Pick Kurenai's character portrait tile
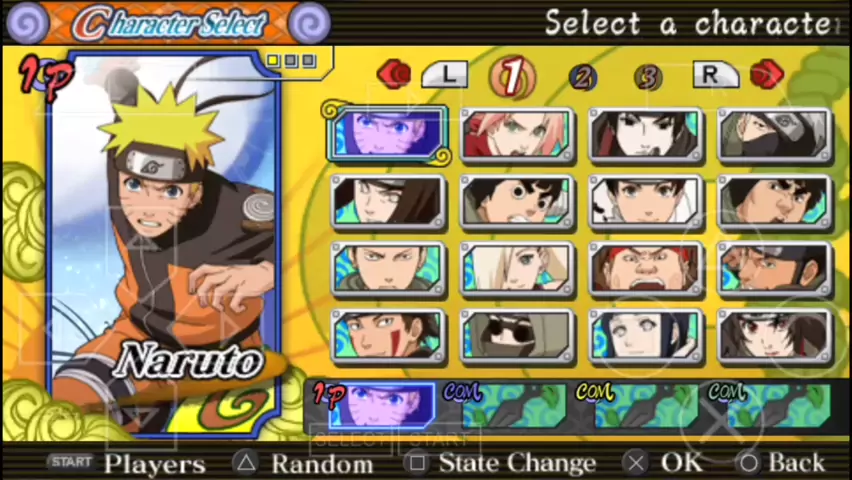The width and height of the screenshot is (852, 480). 775,337
